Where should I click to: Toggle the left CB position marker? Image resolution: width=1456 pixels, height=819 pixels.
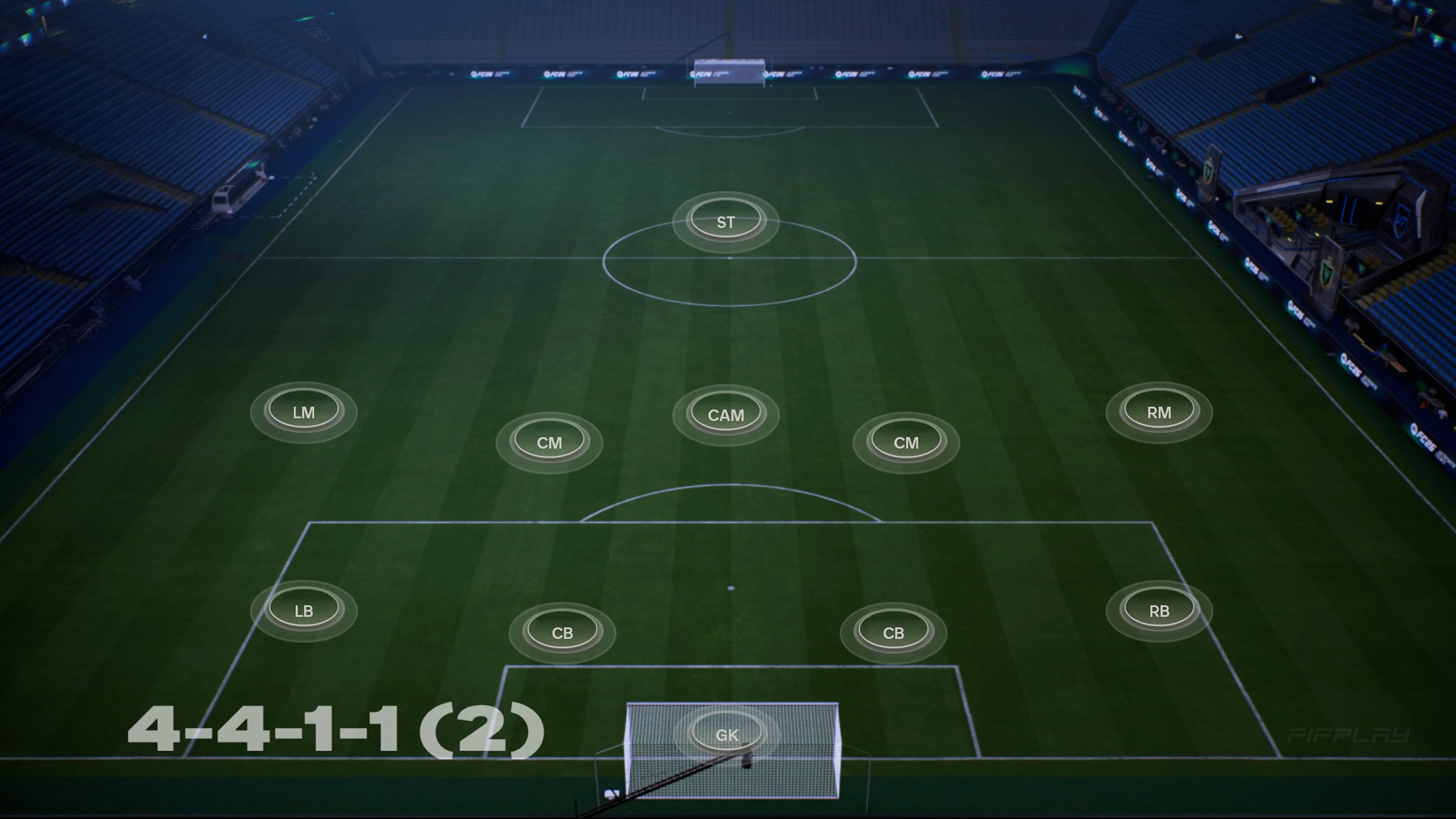click(563, 632)
